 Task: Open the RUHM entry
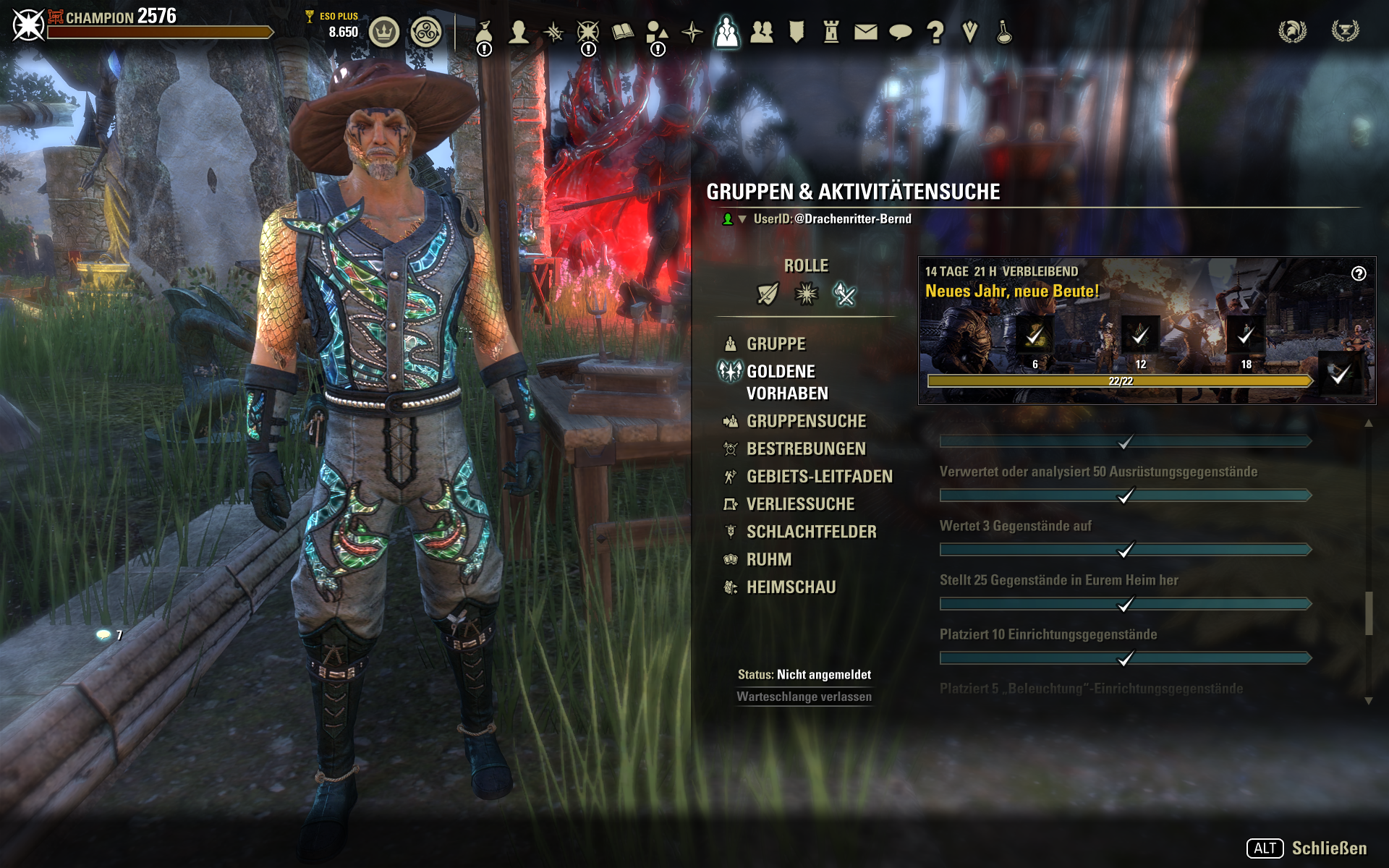[x=768, y=560]
